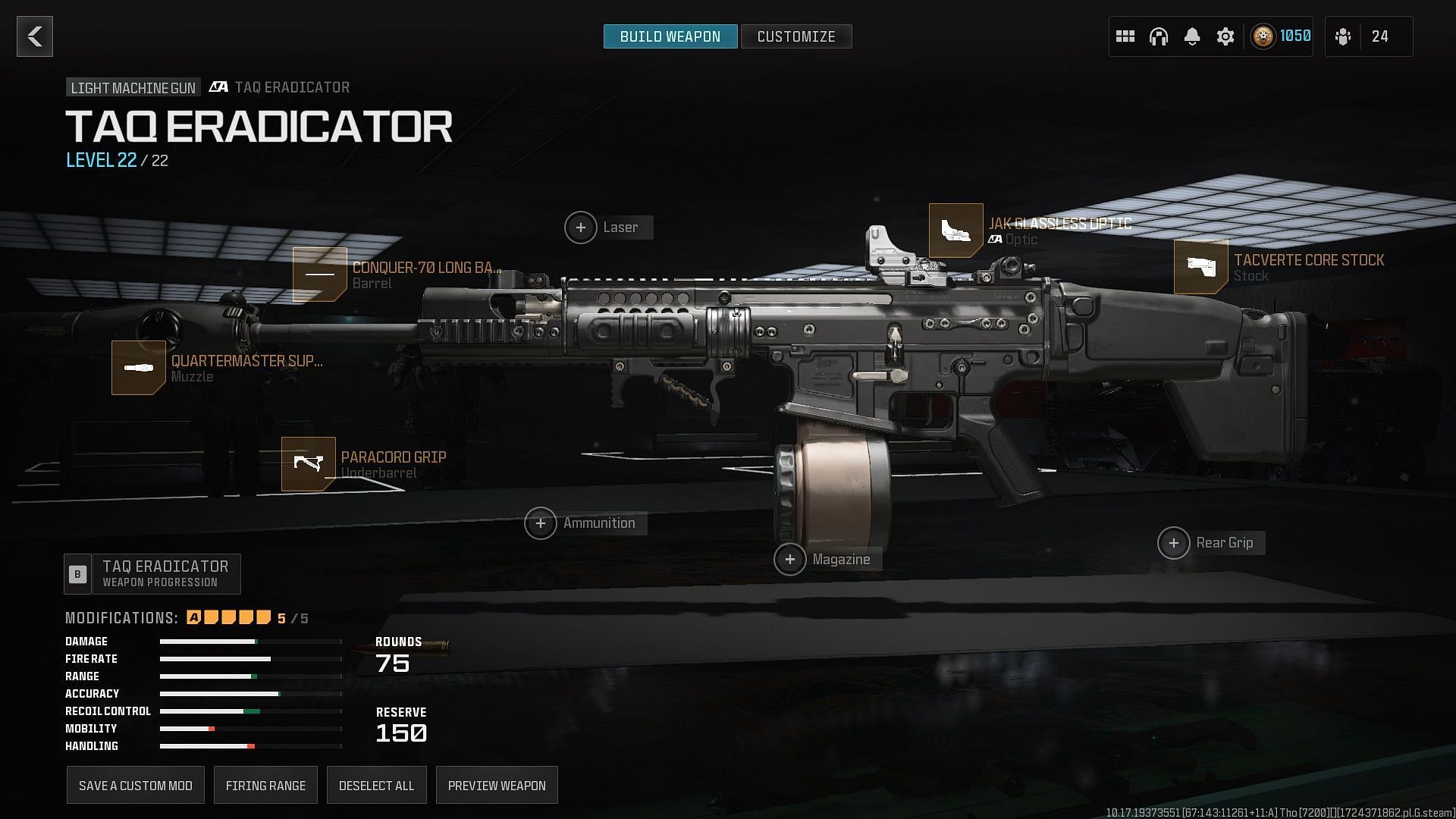1456x819 pixels.
Task: Open settings with the gear icon
Action: [1225, 36]
